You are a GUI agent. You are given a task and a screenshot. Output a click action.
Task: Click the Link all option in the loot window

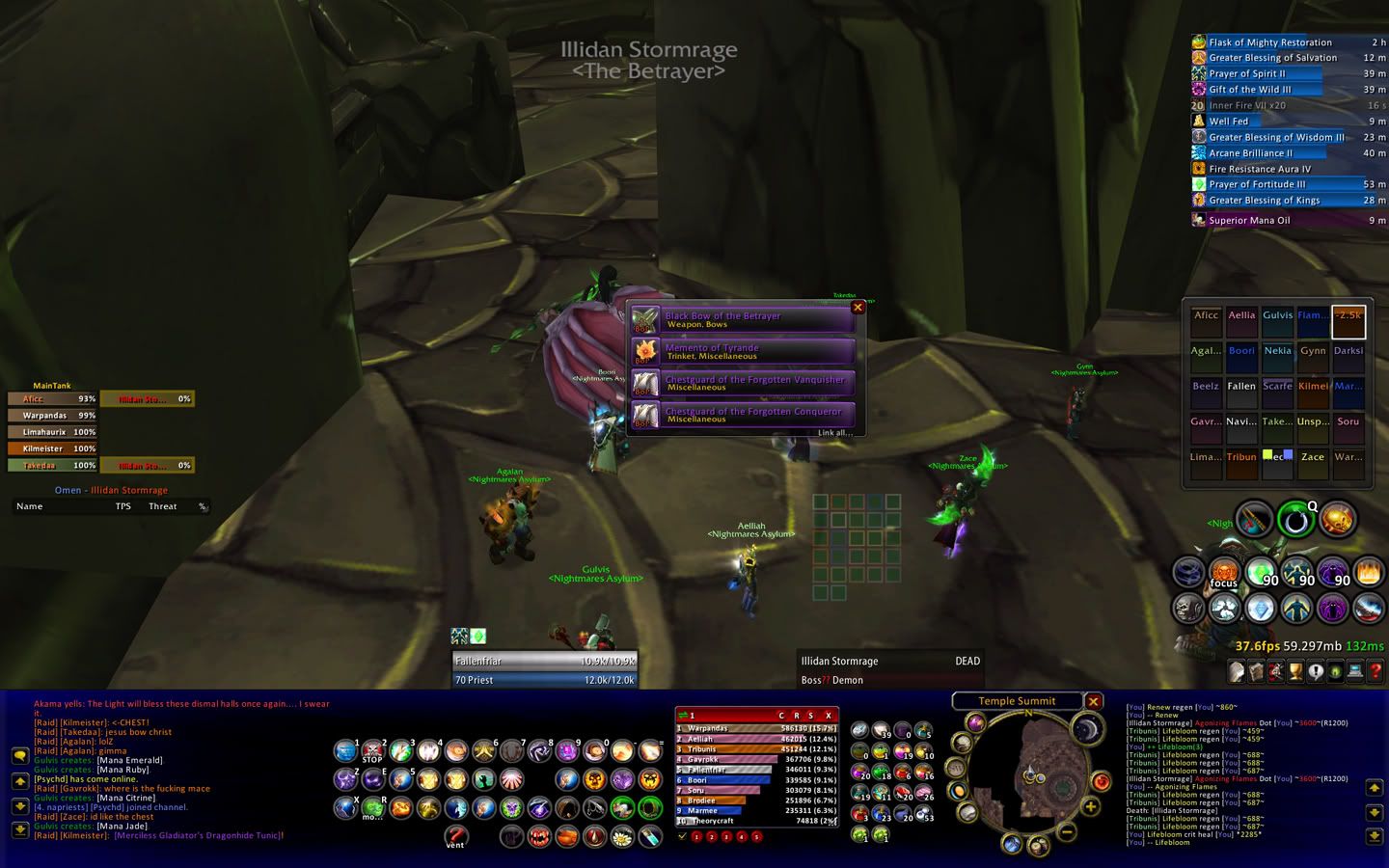tap(834, 433)
